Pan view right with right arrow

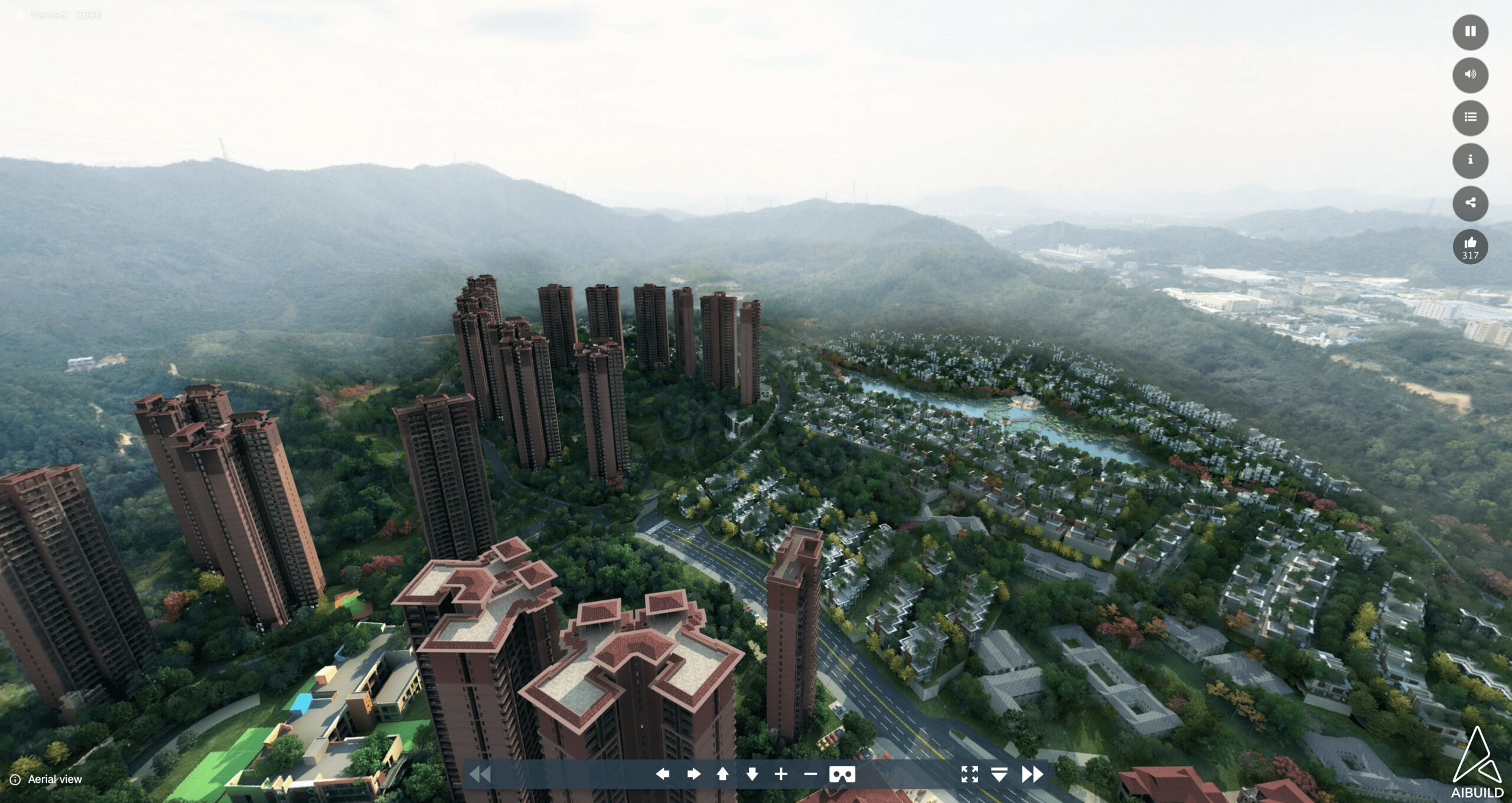[693, 774]
